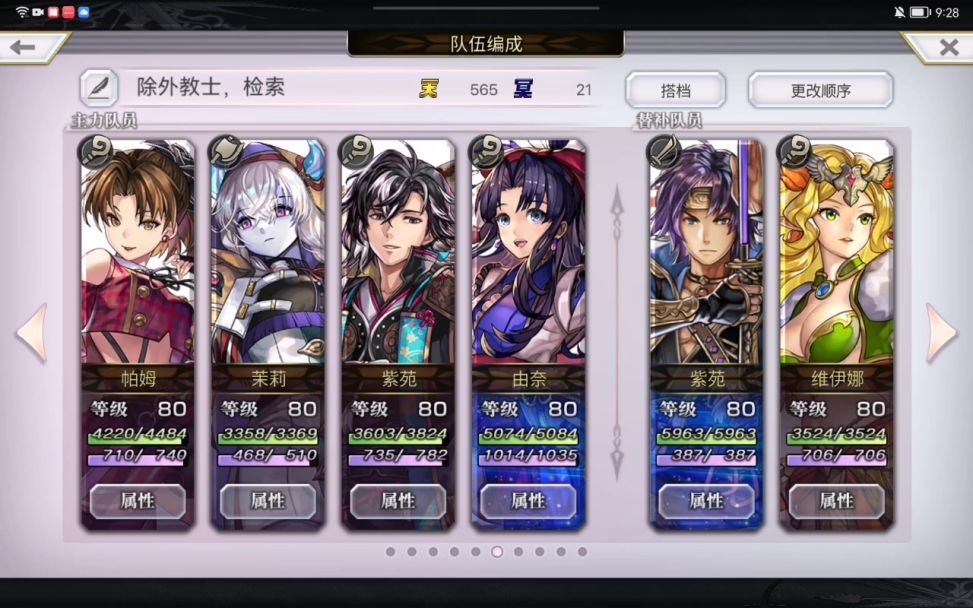Select the 帕姆 character card

138,260
